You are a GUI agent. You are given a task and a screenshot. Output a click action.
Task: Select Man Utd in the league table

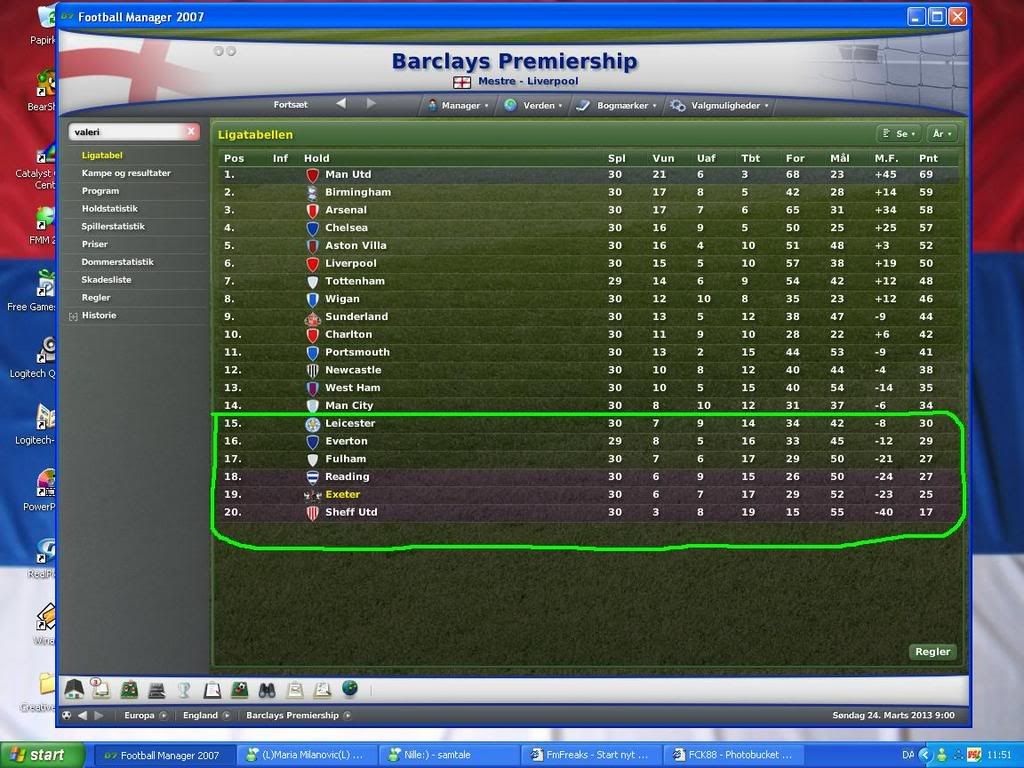pyautogui.click(x=348, y=174)
